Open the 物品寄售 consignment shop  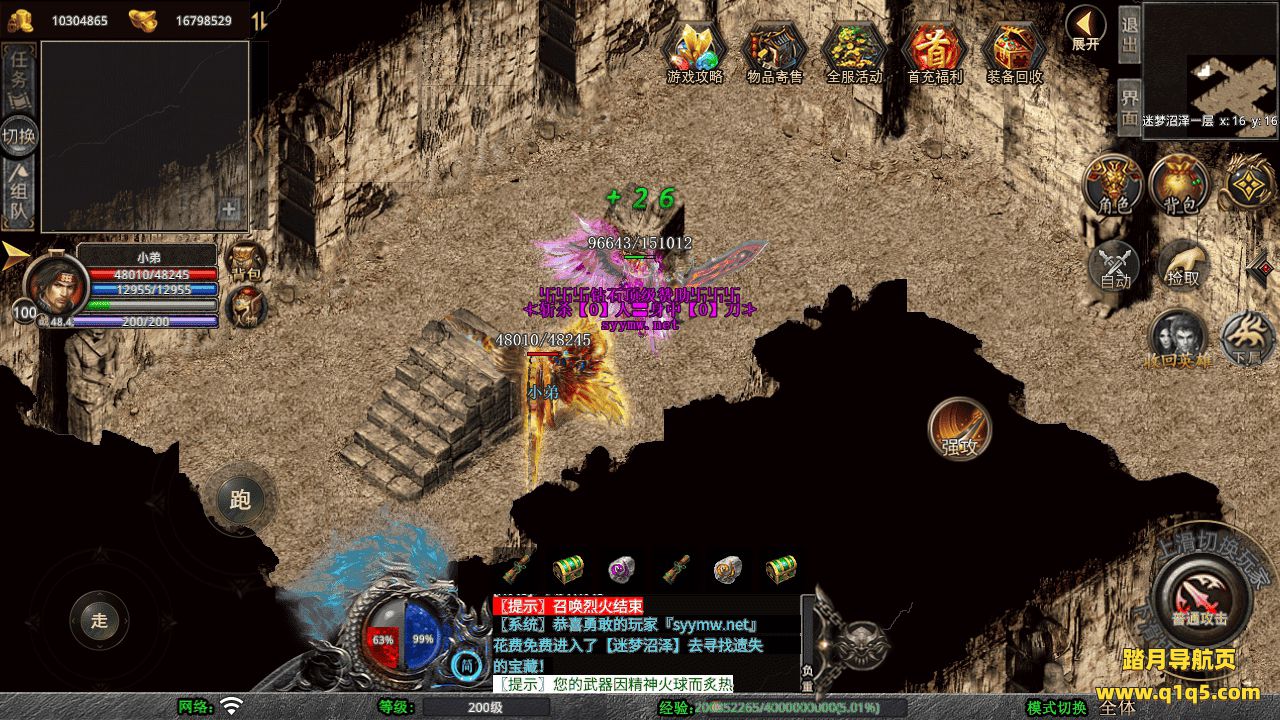[x=775, y=50]
